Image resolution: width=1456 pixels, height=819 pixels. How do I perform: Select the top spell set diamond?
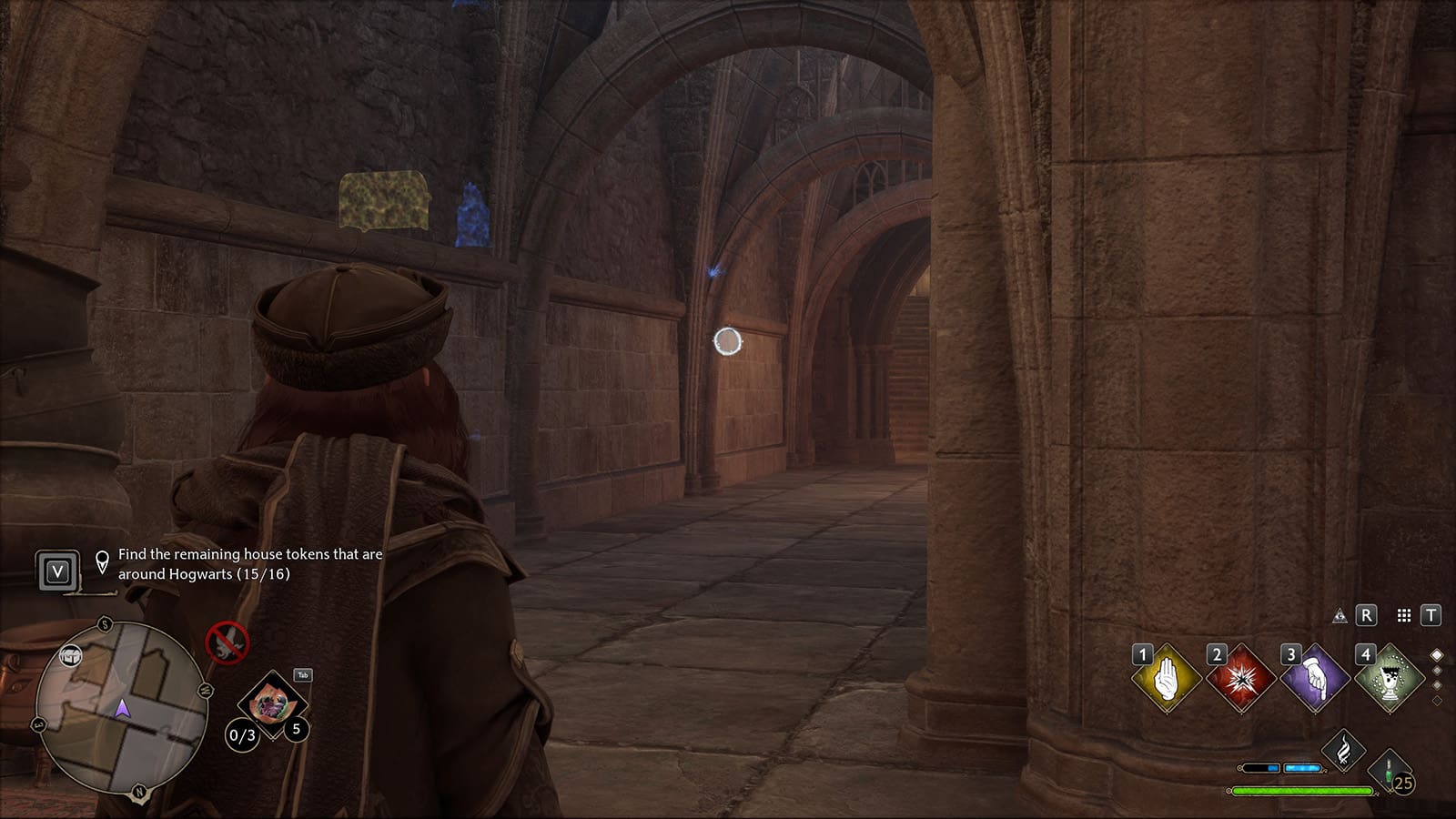pos(1437,654)
